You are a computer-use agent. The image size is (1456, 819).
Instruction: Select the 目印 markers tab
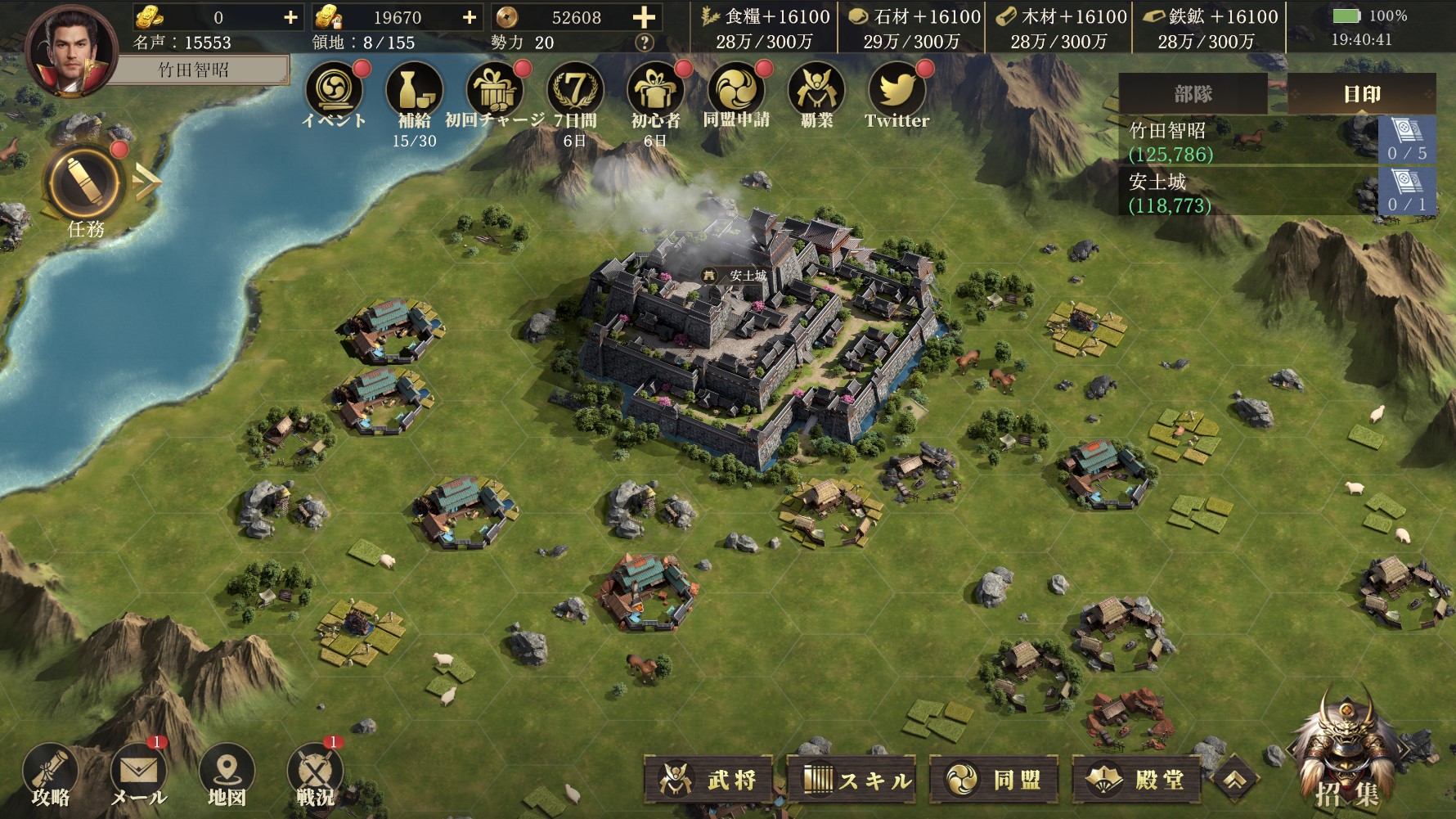[x=1362, y=94]
